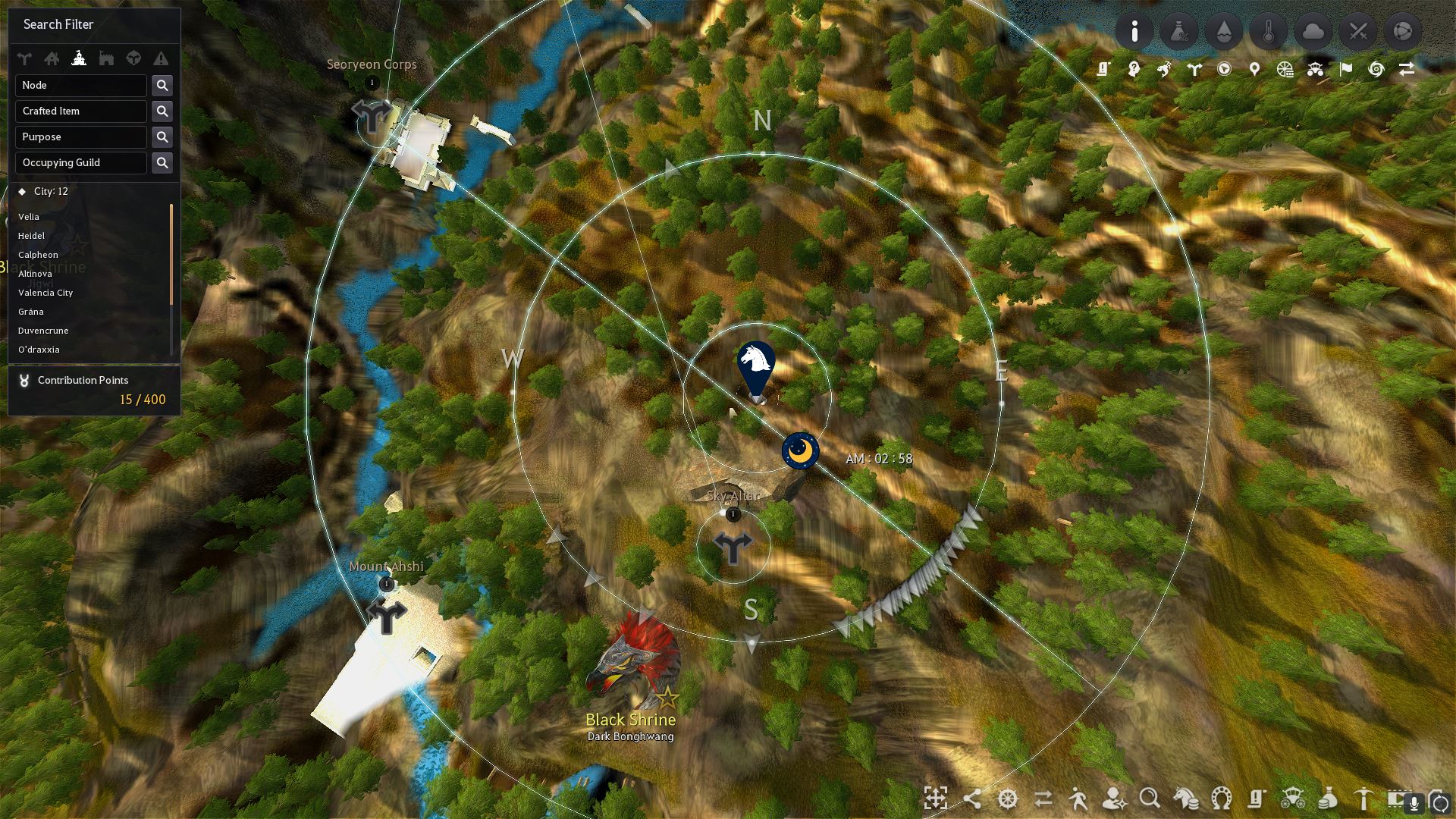
Task: Expand Seoryeon Corps node info
Action: pos(372,83)
